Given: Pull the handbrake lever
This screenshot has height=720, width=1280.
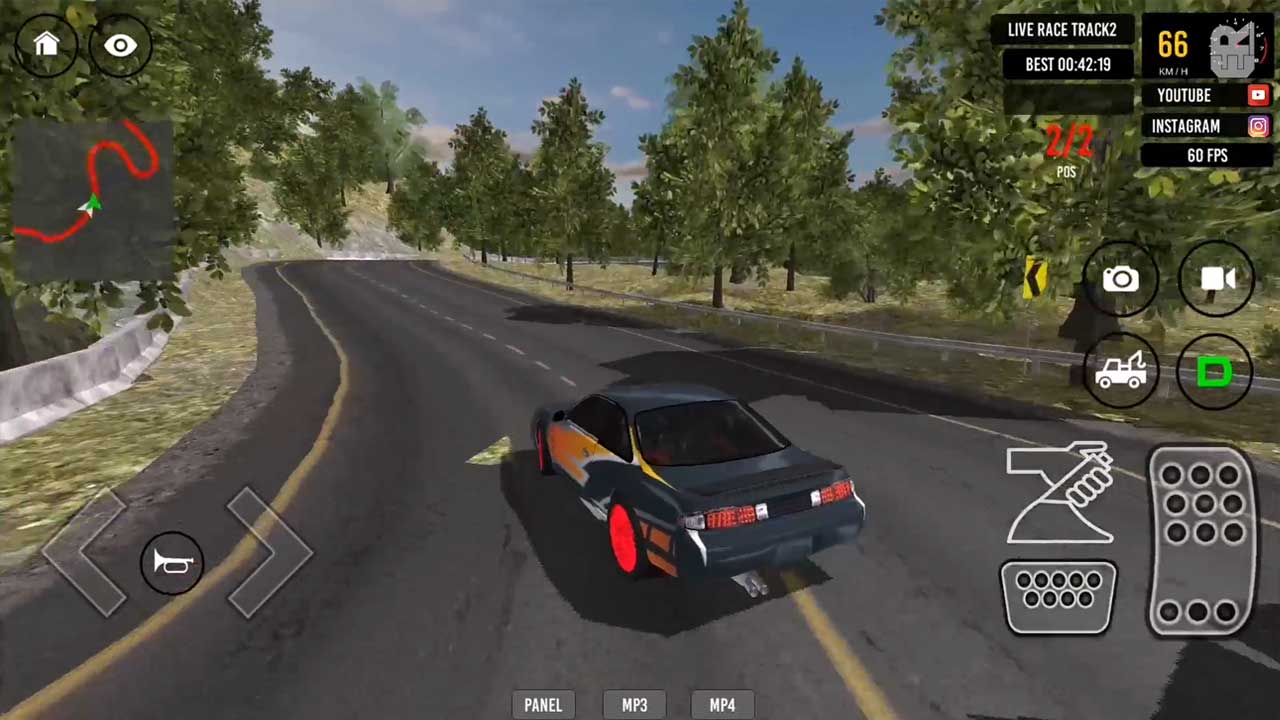Looking at the screenshot, I should pos(1061,493).
